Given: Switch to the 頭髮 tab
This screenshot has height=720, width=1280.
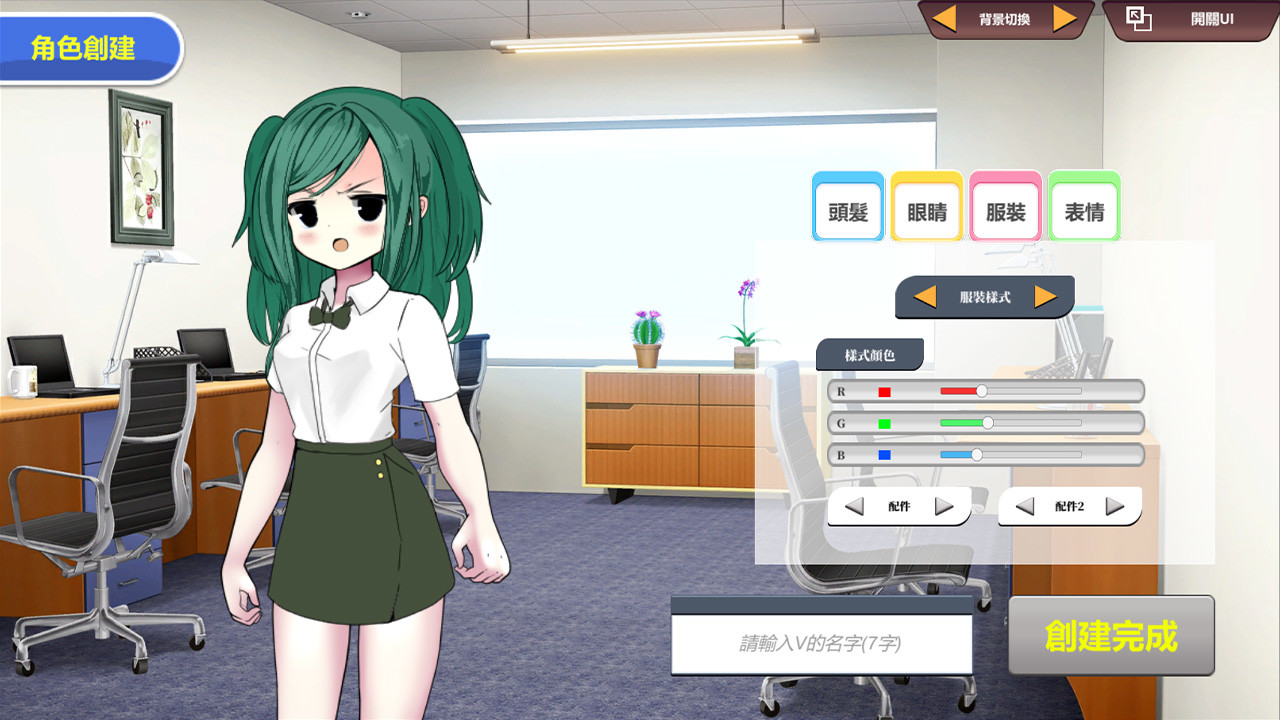Looking at the screenshot, I should click(x=847, y=207).
